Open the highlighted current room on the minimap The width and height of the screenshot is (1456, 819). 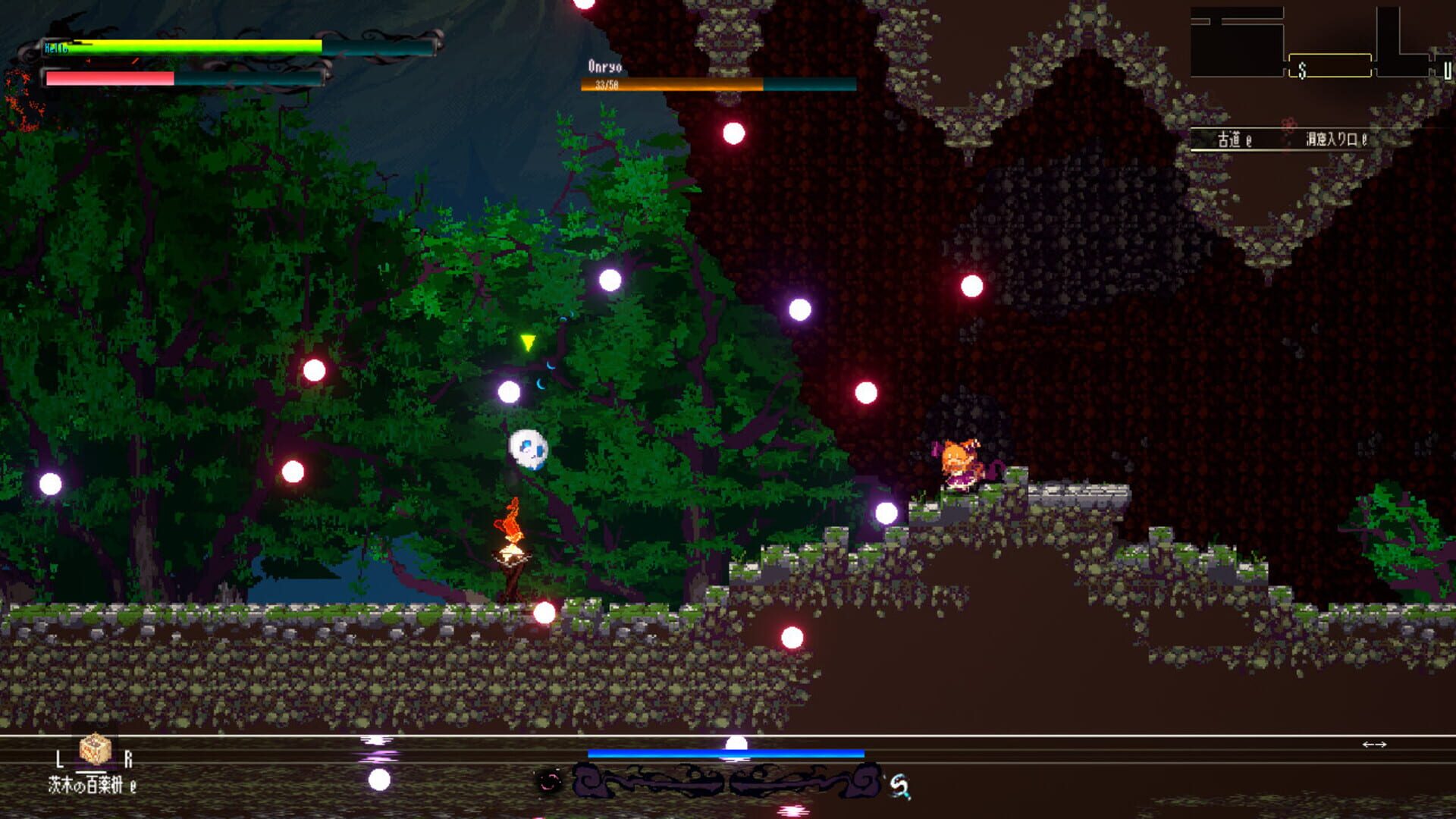(1331, 65)
